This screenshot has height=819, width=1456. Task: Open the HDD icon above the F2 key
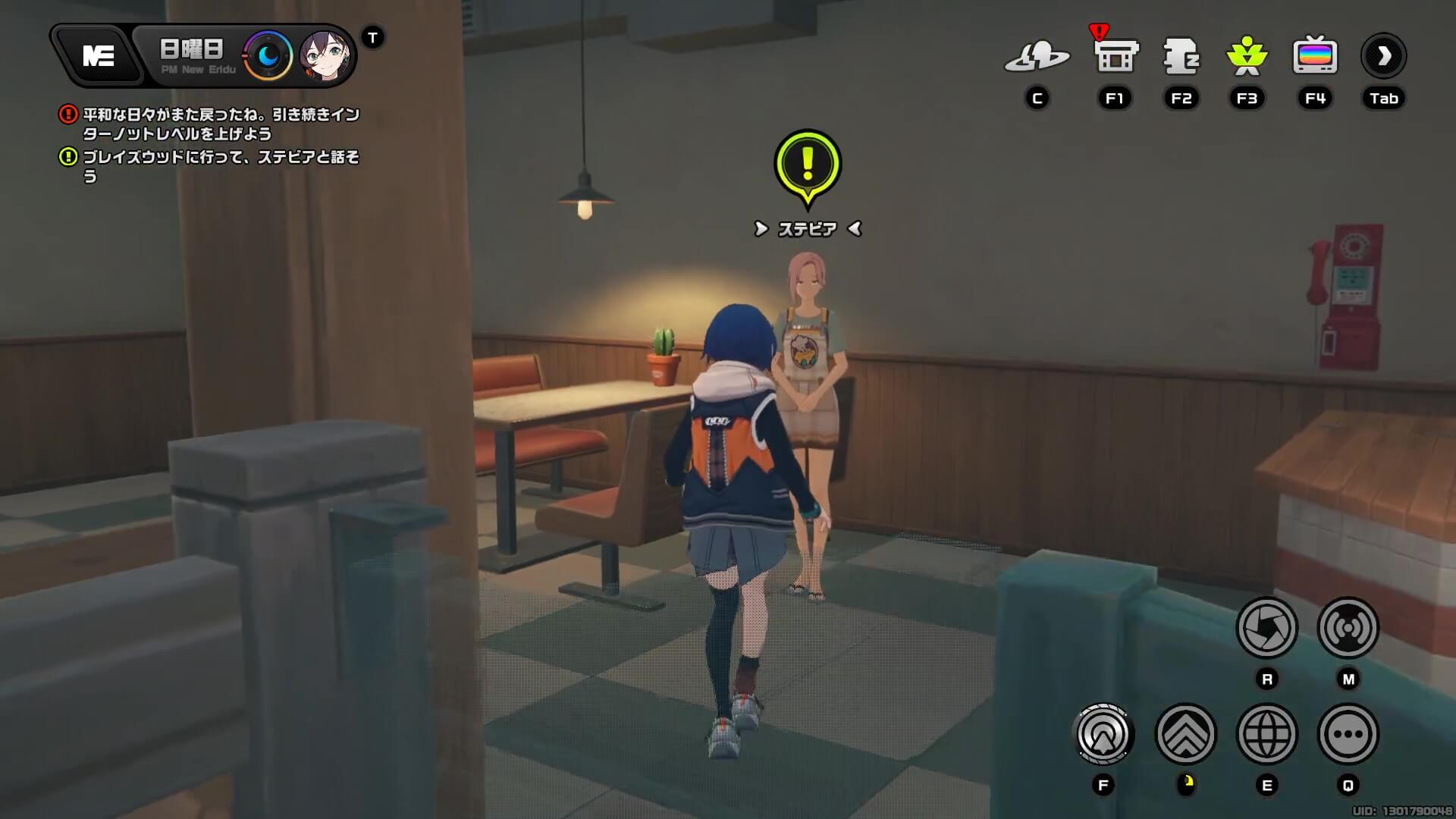pos(1181,57)
